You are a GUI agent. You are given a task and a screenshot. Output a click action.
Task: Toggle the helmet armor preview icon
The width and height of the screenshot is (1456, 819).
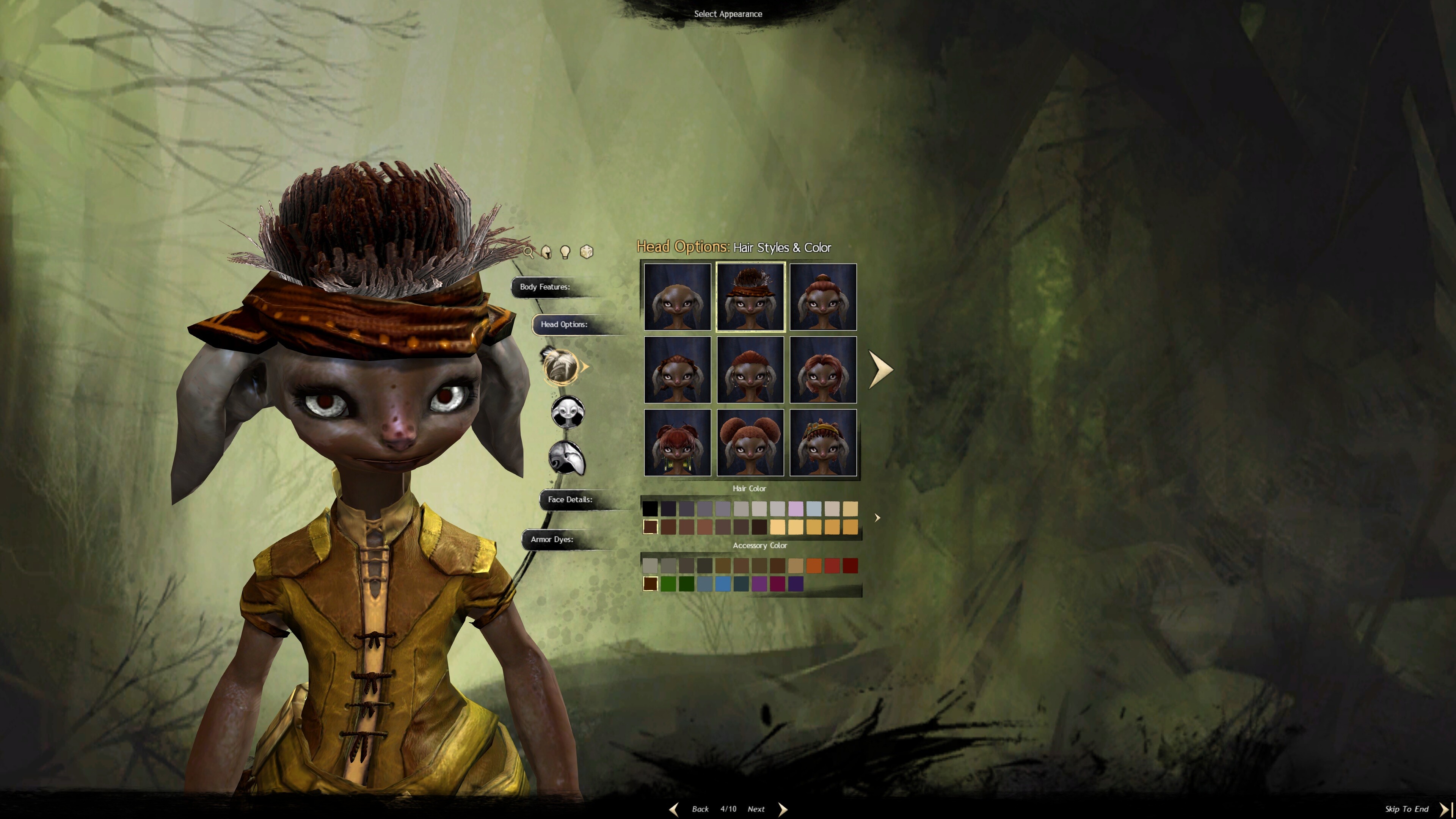pos(546,252)
